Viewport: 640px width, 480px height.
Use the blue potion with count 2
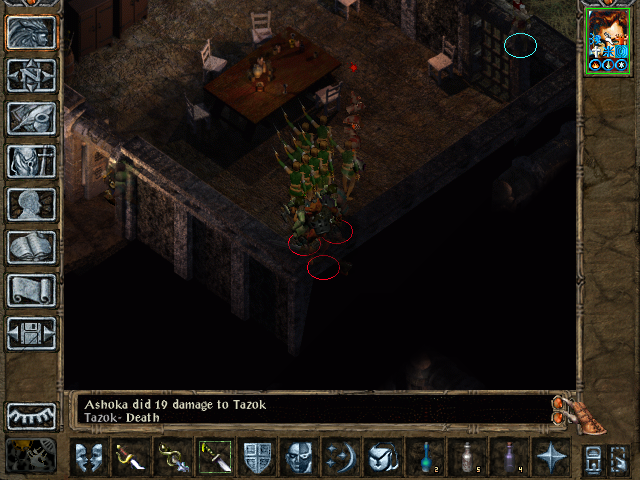coord(425,457)
